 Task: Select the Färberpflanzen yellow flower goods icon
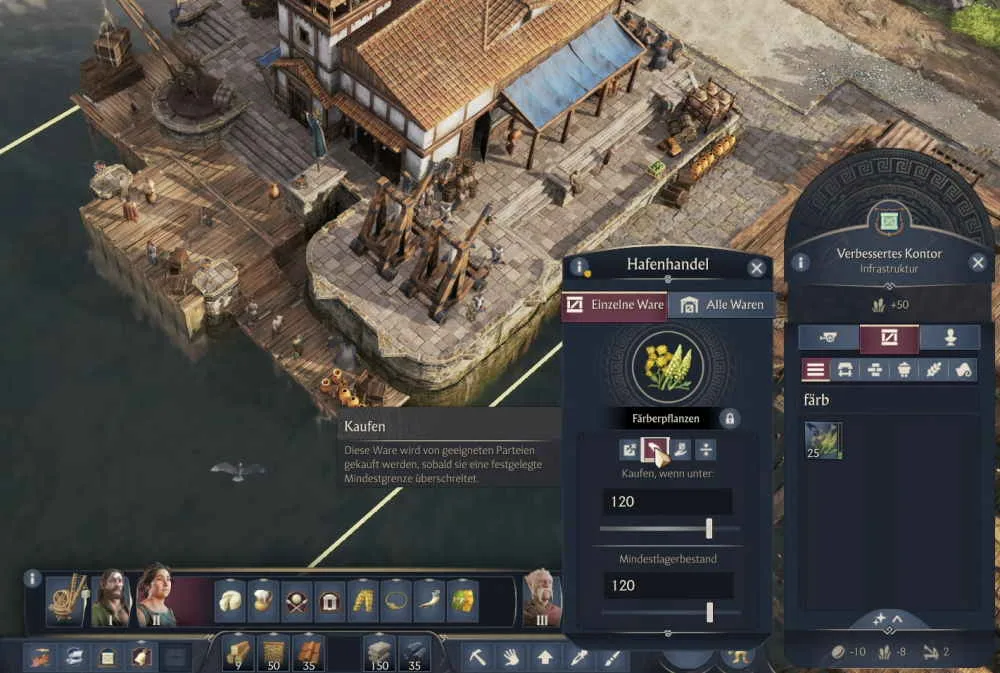667,366
